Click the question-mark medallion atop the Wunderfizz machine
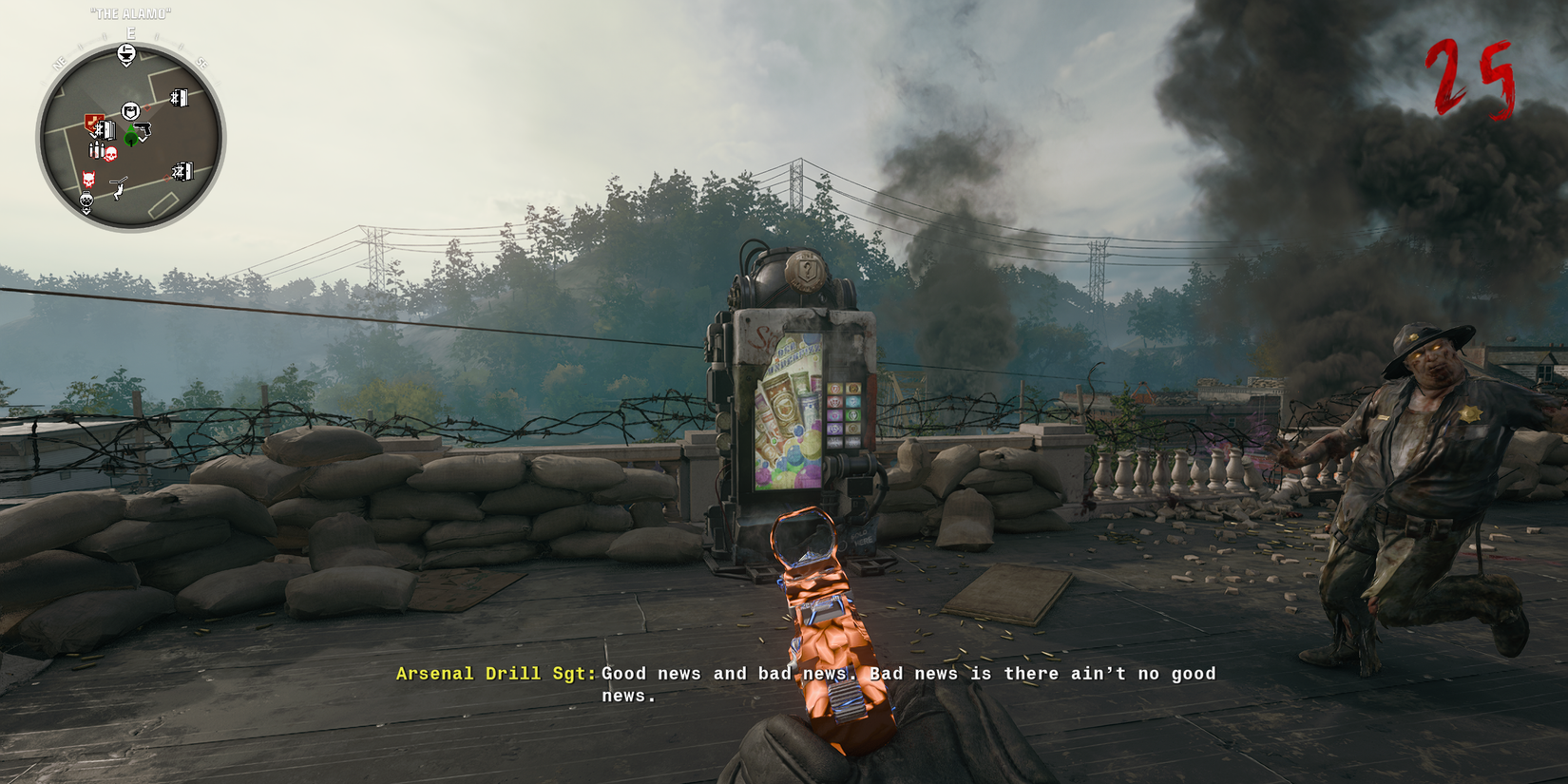This screenshot has width=1568, height=784. point(805,271)
